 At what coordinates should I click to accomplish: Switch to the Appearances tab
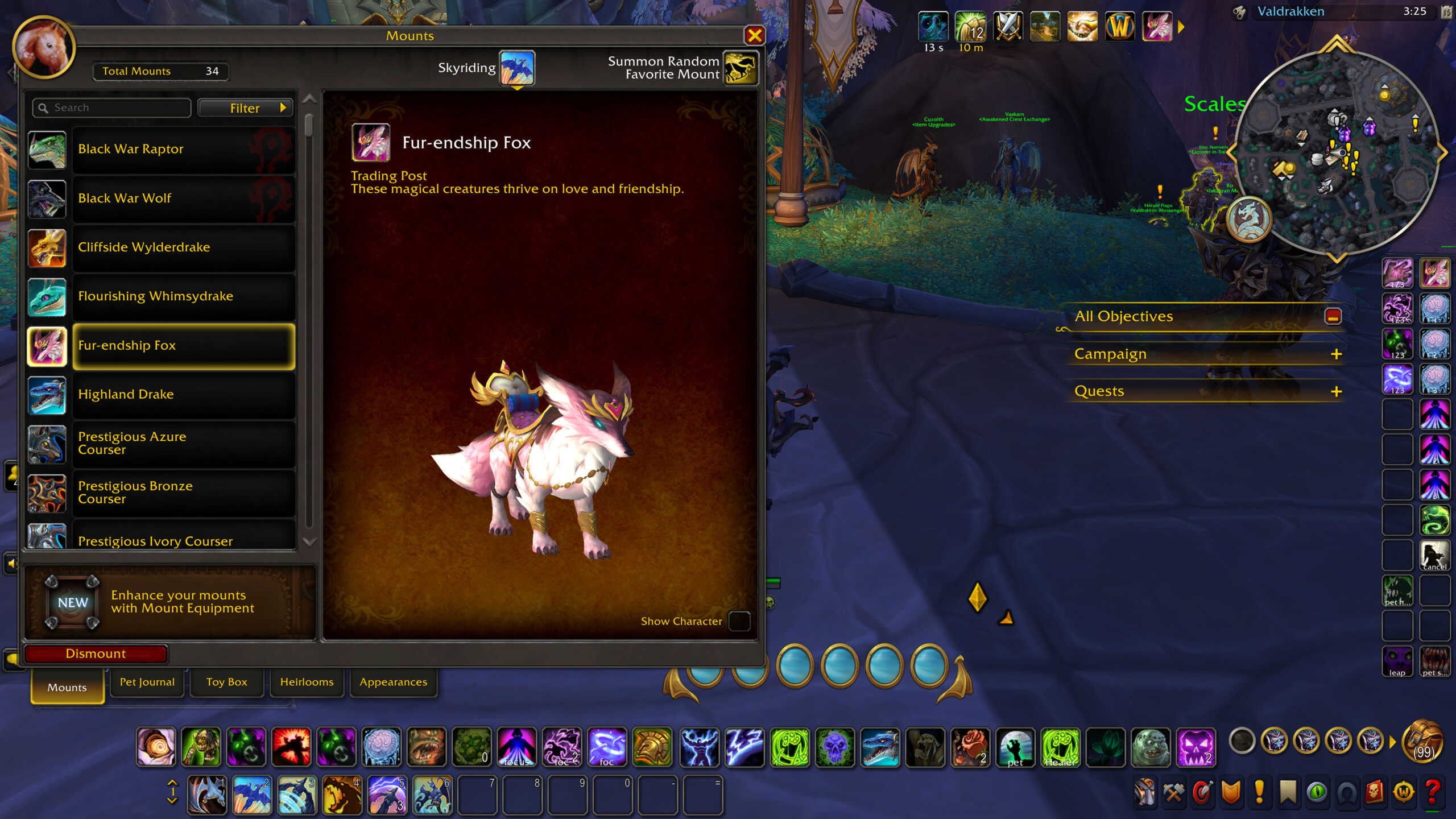coord(393,682)
